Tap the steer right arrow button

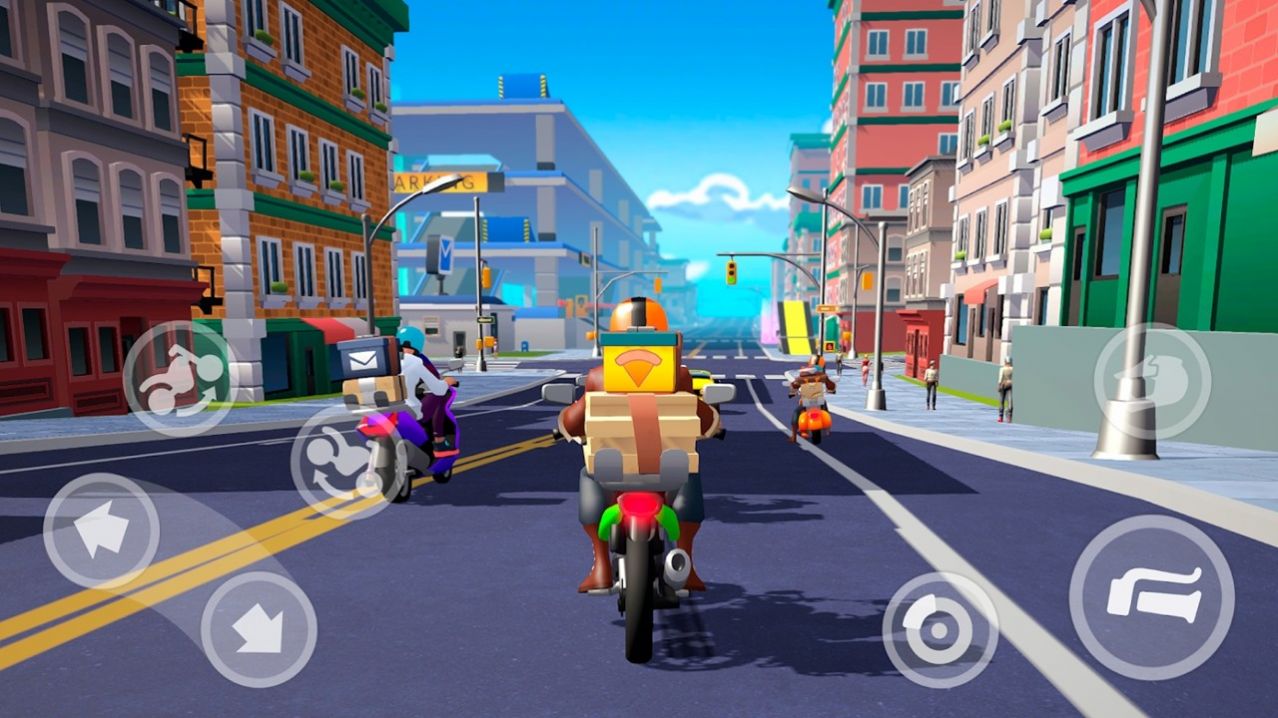[x=259, y=629]
